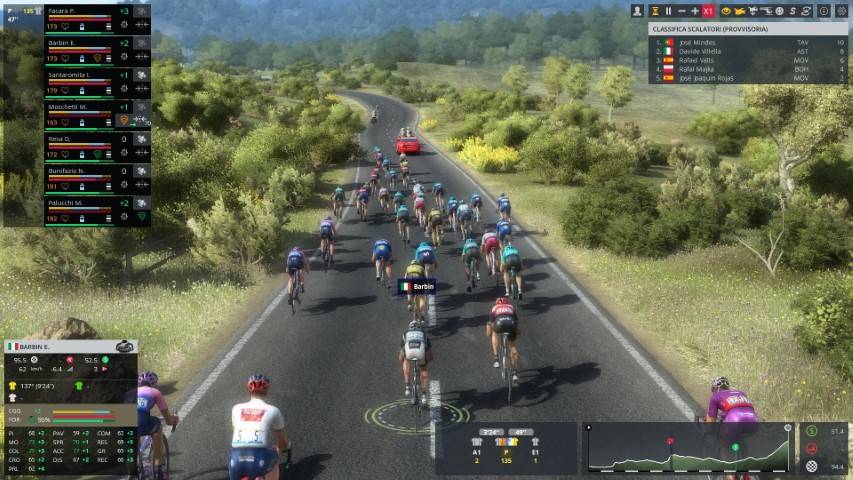Click the smiley face camera icon
The height and width of the screenshot is (480, 853).
click(x=726, y=11)
